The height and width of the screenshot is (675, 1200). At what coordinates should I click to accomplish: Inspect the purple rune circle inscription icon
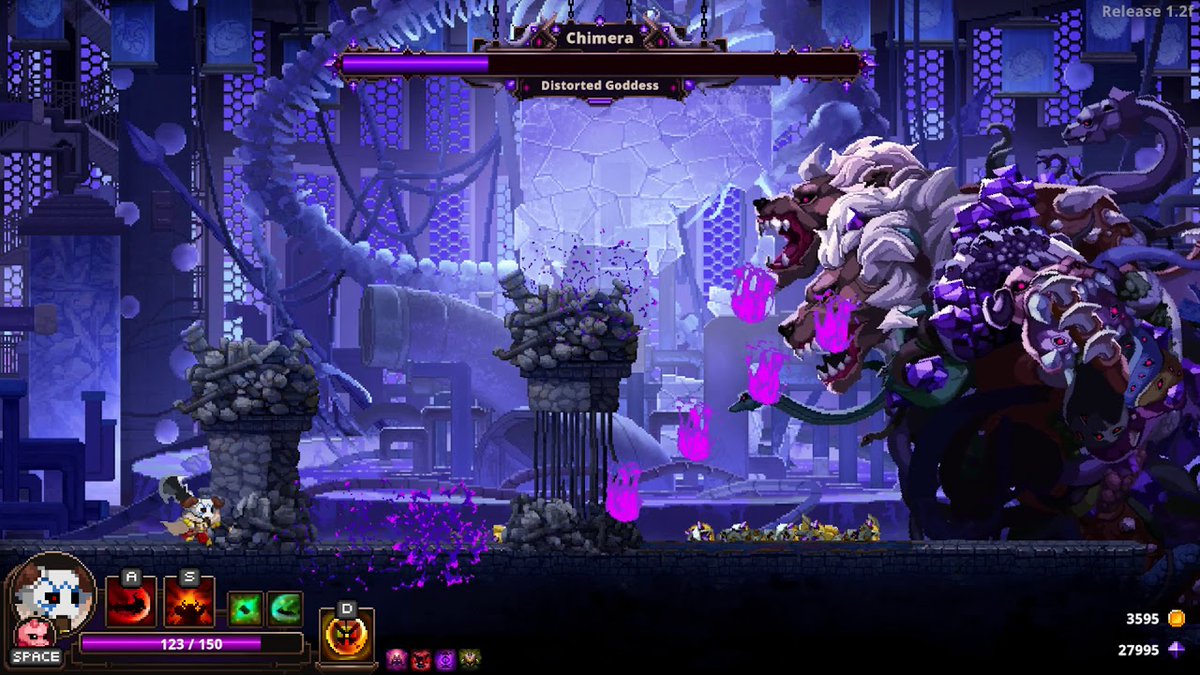click(x=445, y=659)
